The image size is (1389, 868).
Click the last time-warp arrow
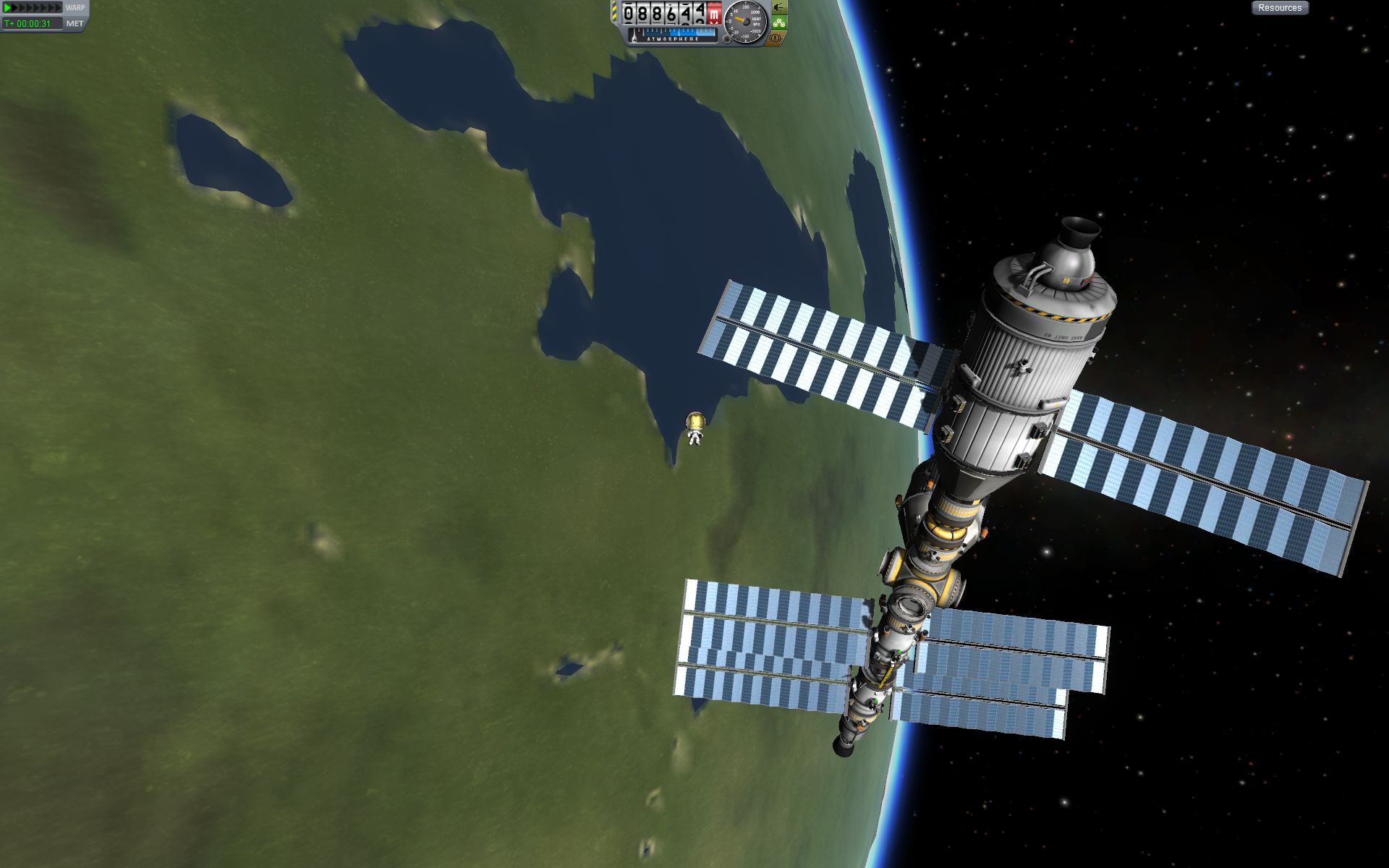(59, 7)
